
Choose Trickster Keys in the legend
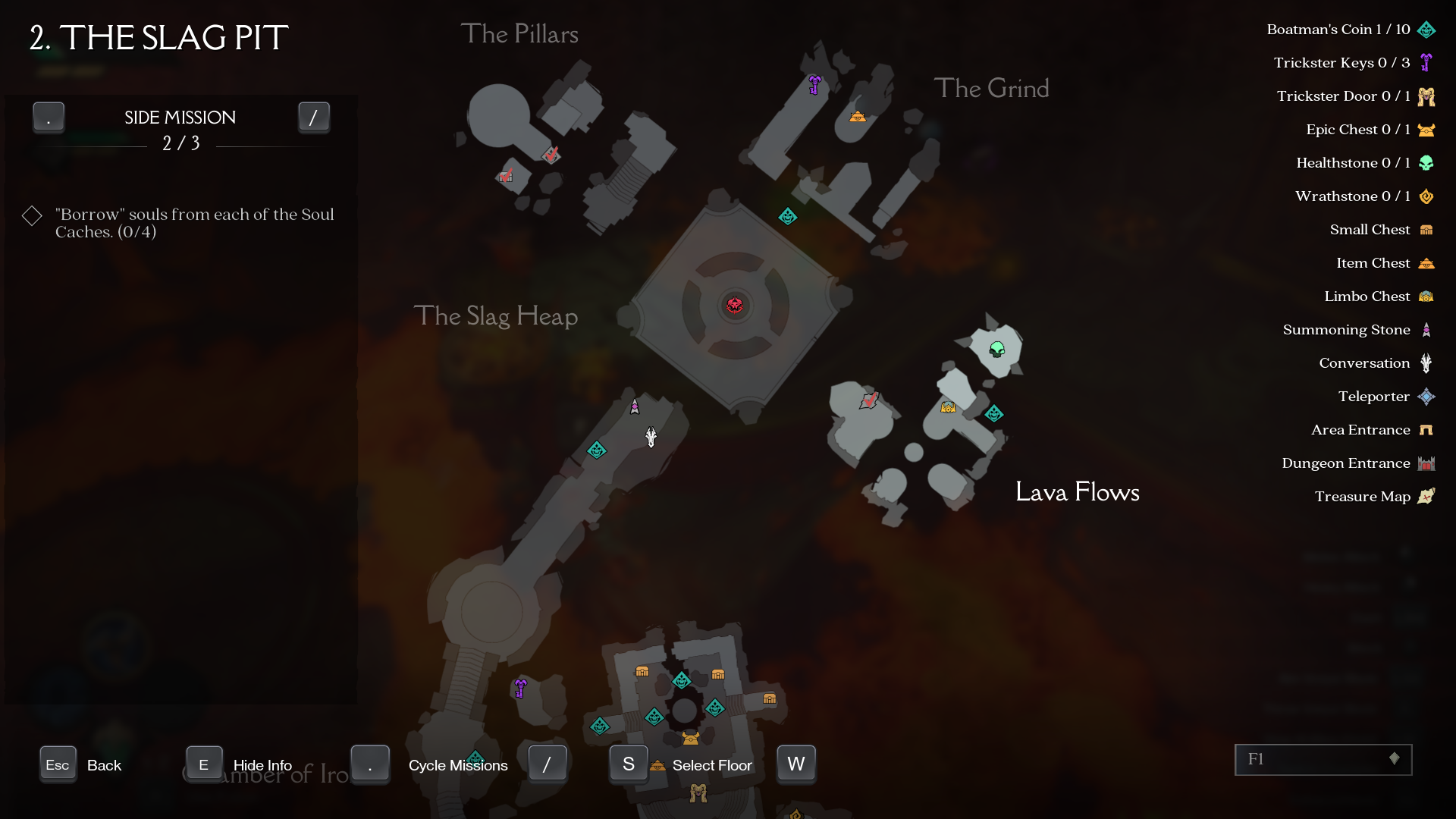(x=1353, y=63)
